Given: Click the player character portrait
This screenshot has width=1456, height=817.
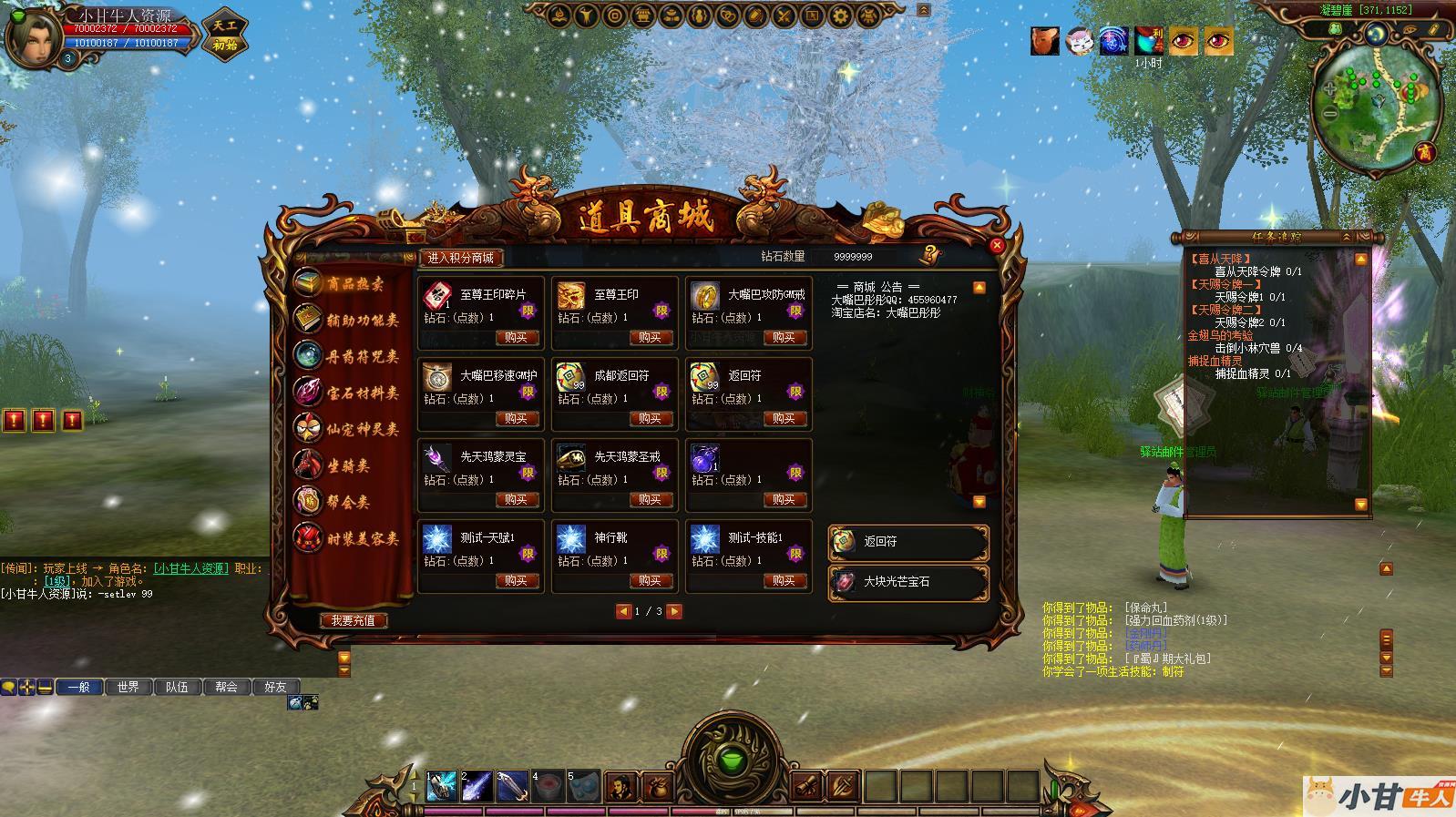Looking at the screenshot, I should (31, 36).
